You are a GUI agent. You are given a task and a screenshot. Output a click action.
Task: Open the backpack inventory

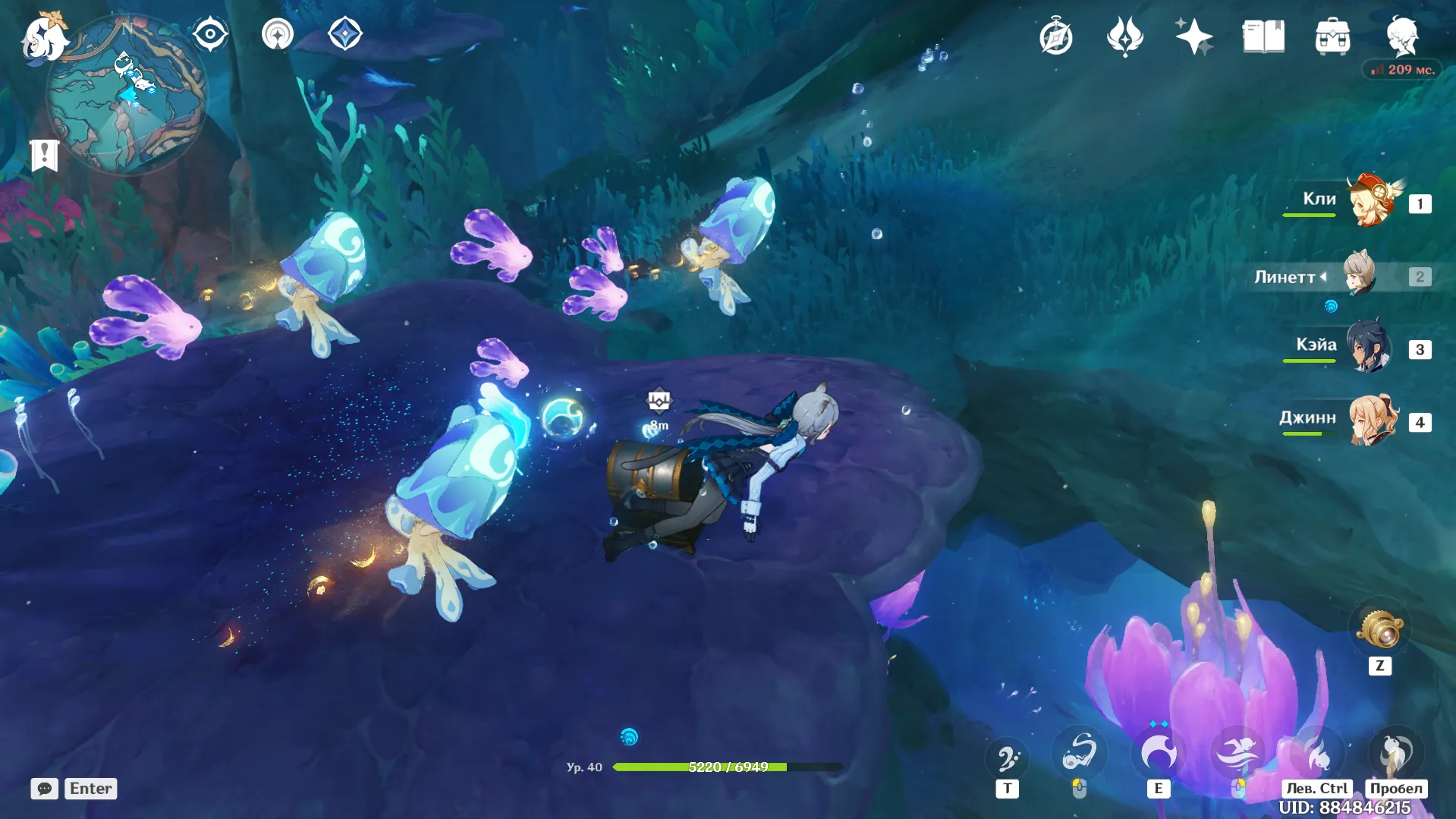tap(1332, 36)
